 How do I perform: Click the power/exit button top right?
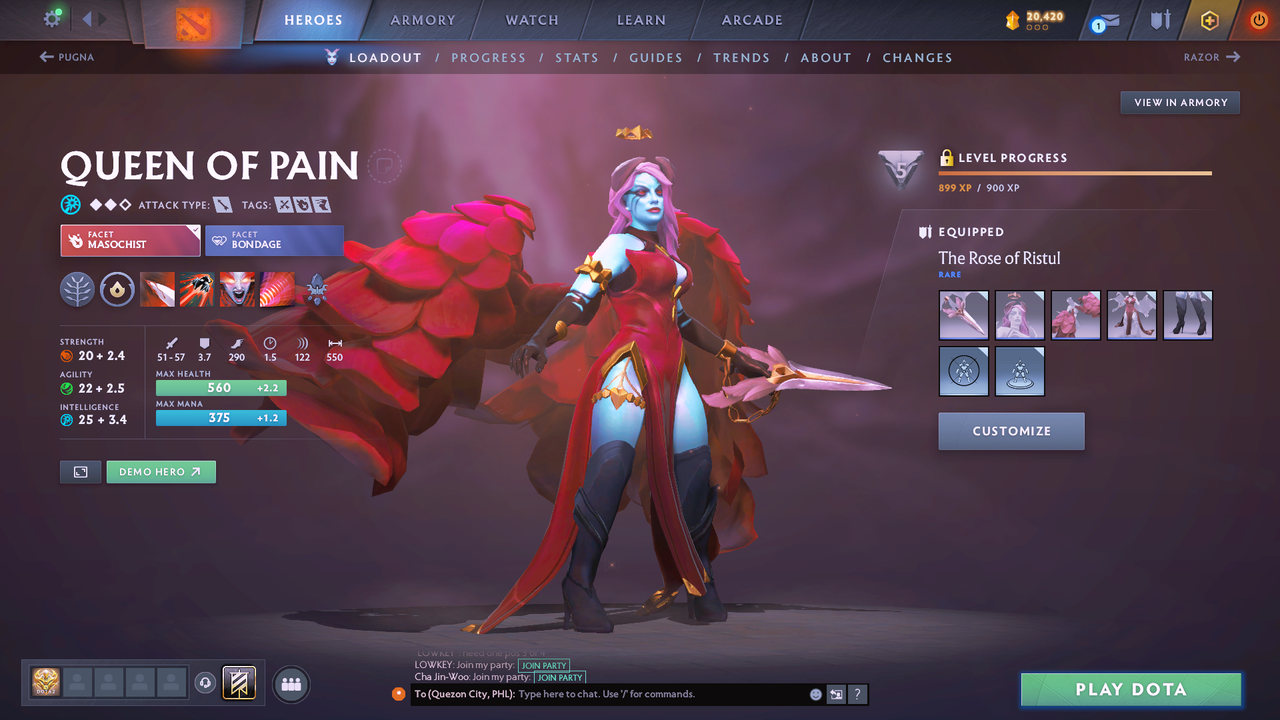pyautogui.click(x=1258, y=19)
